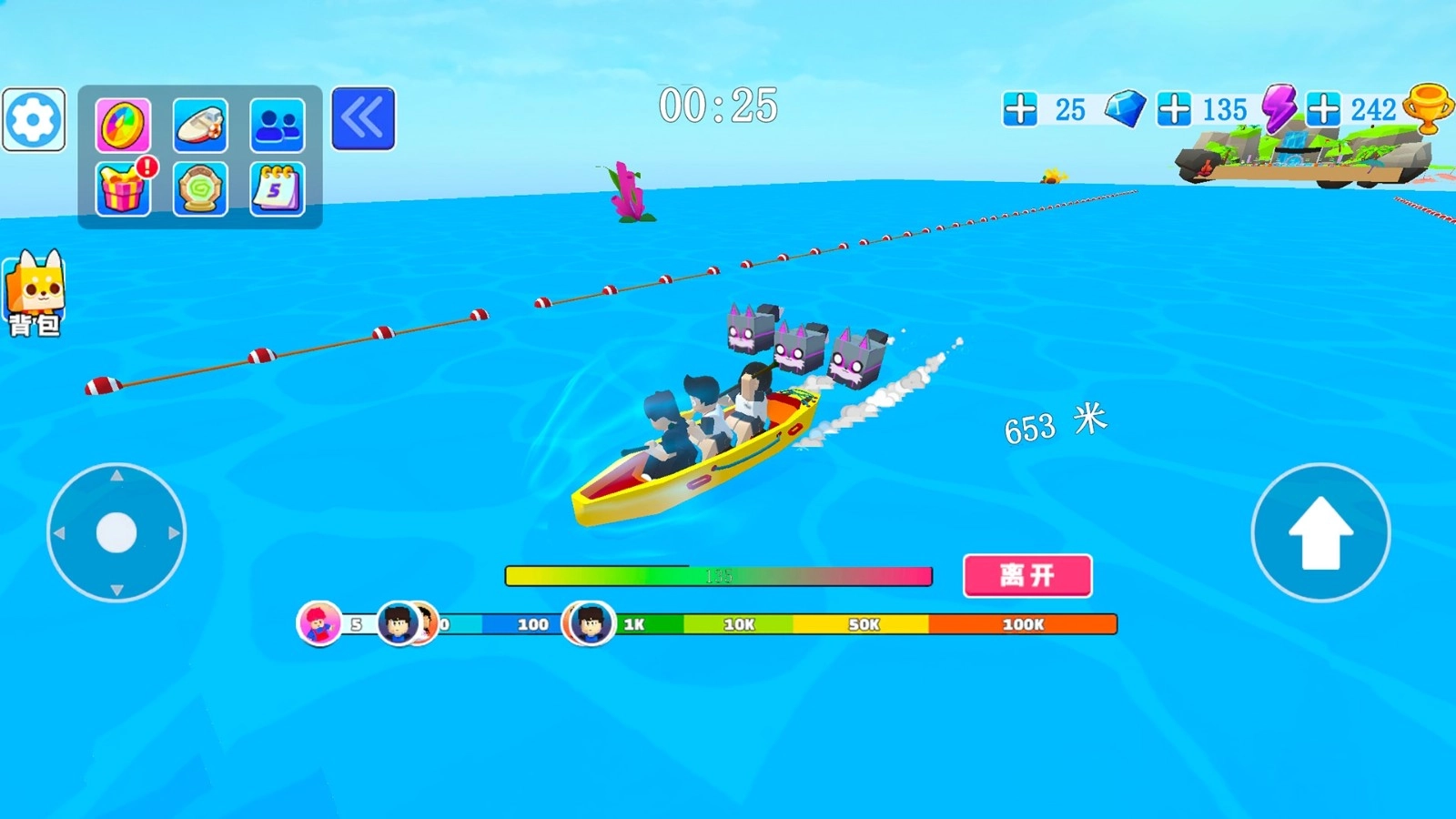1456x819 pixels.
Task: Open the lucky wheel spinner
Action: click(x=123, y=125)
